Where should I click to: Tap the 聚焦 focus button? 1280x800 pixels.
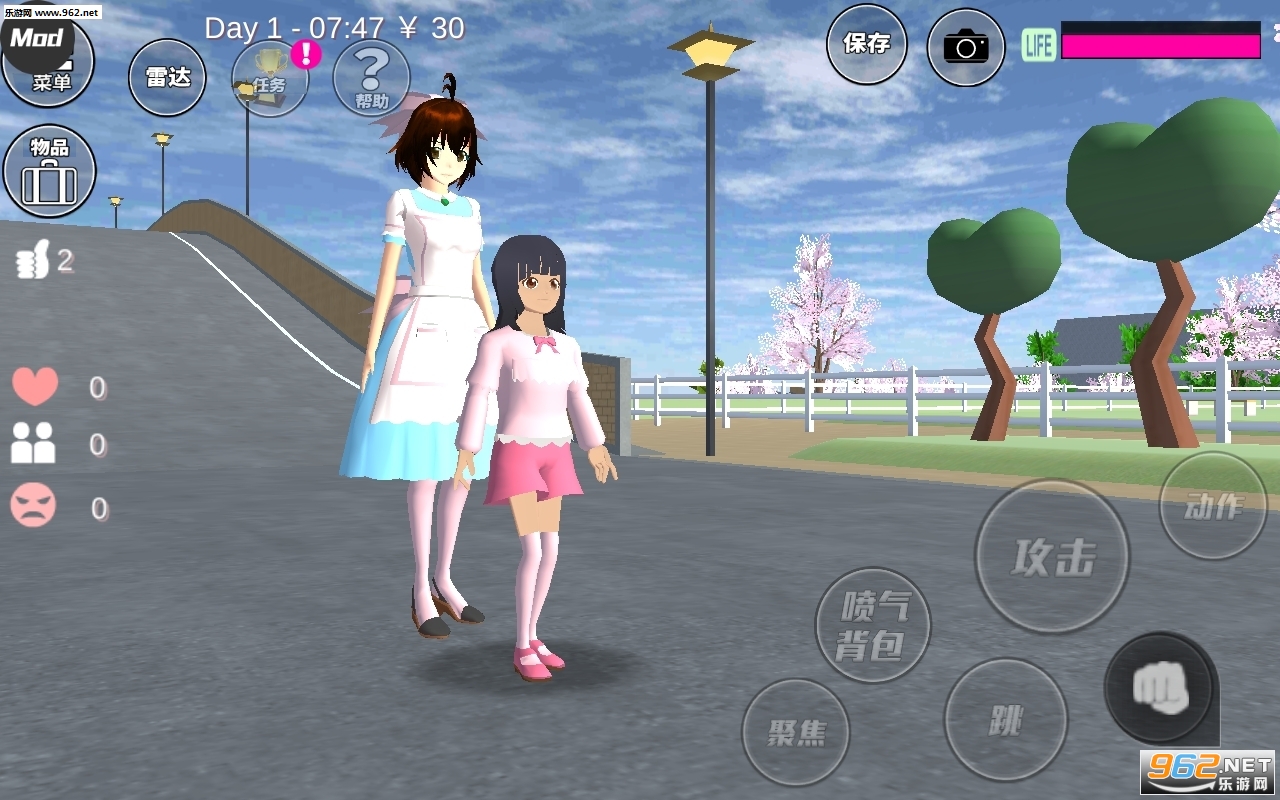796,732
